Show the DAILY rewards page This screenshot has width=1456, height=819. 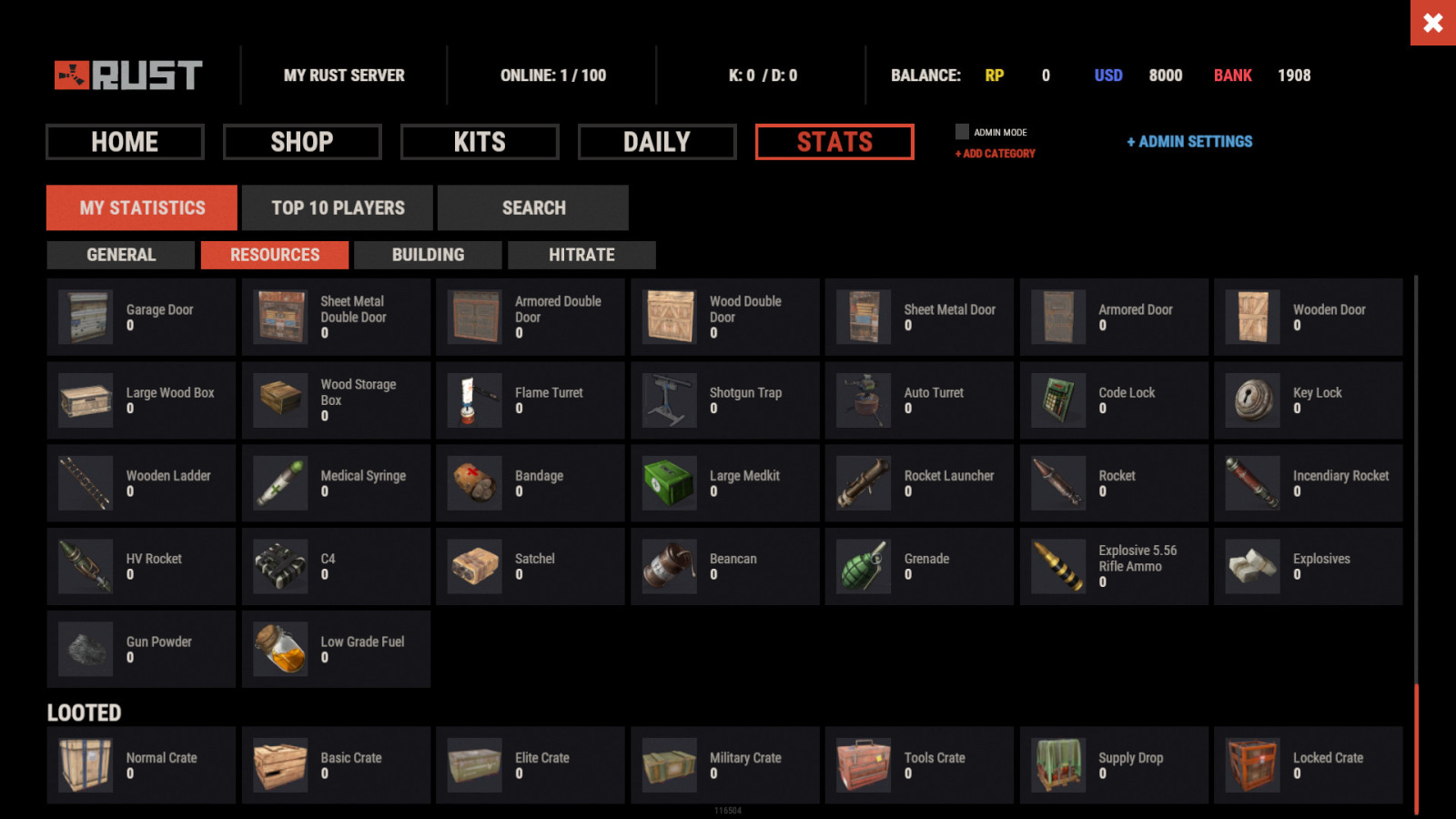pyautogui.click(x=657, y=142)
